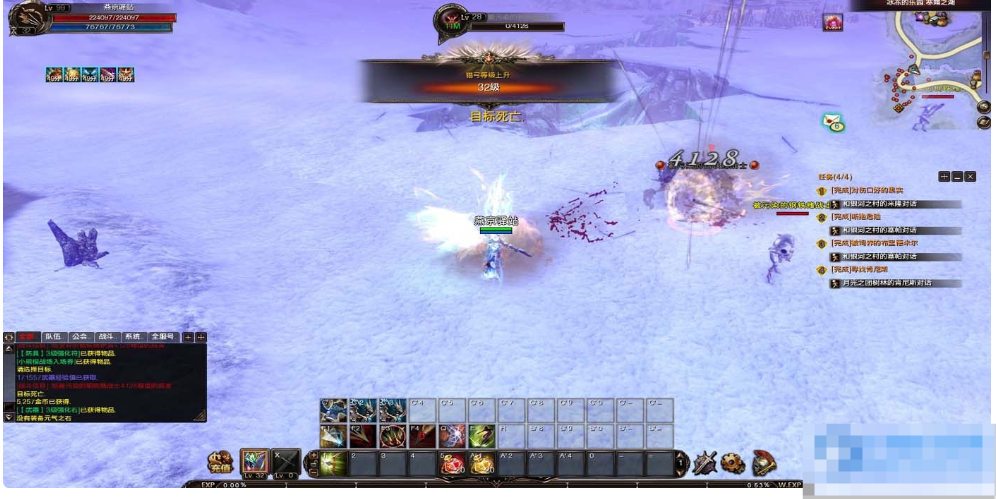Activate the F4 red blade skill

(x=423, y=435)
